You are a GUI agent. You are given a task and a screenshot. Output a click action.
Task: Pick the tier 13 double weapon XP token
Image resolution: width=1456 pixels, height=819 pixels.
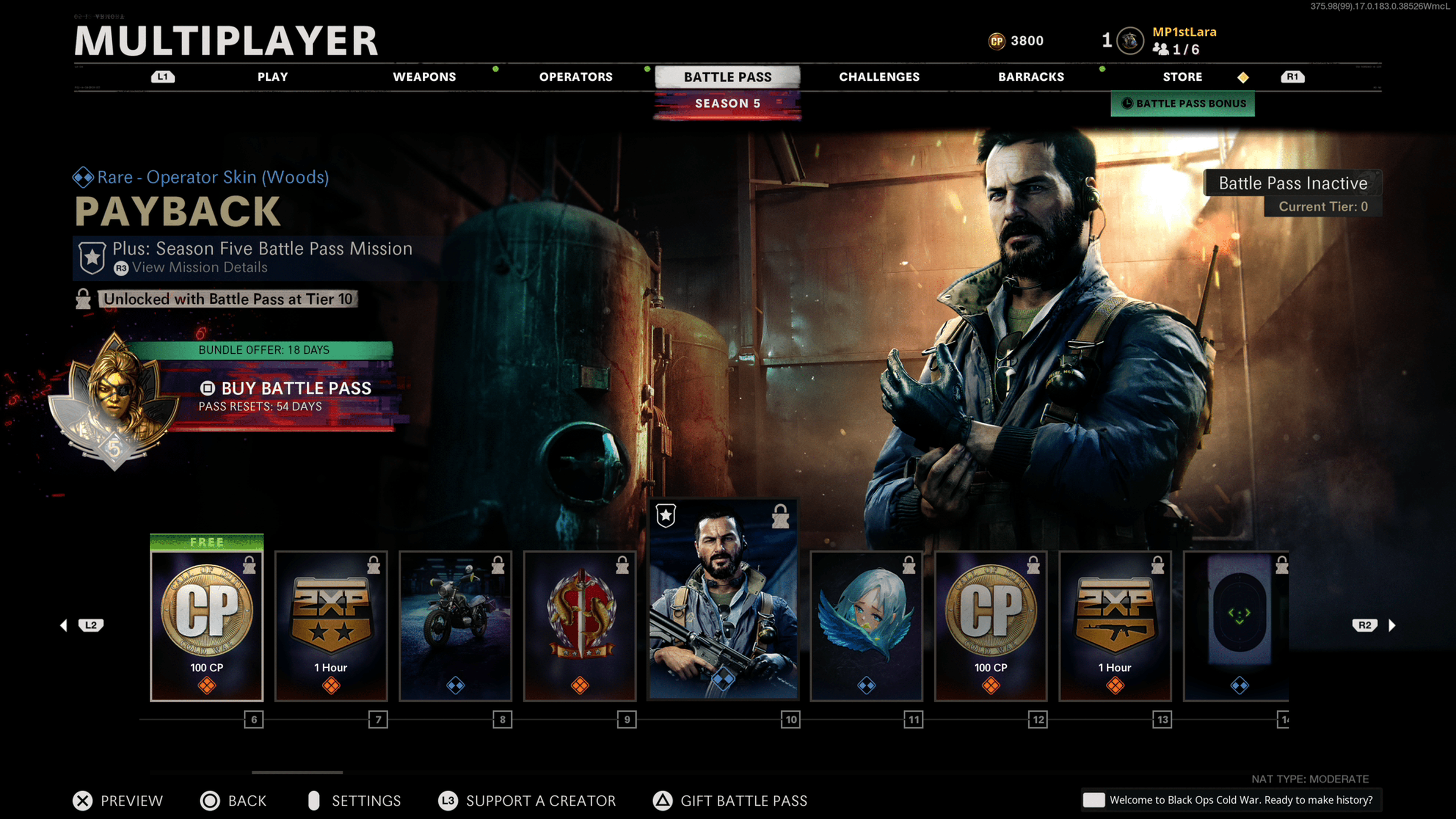click(1115, 625)
